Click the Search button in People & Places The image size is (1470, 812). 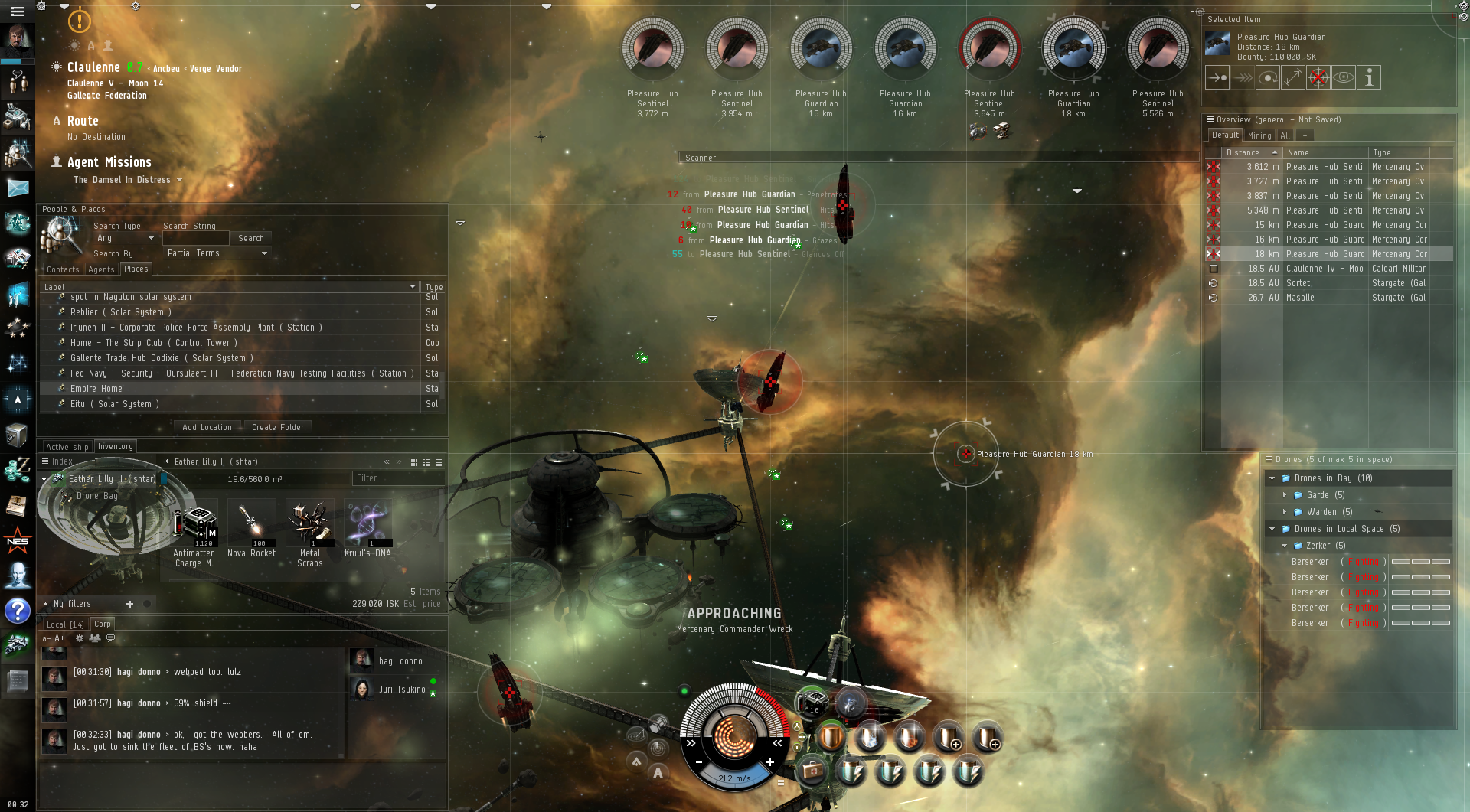pos(250,238)
